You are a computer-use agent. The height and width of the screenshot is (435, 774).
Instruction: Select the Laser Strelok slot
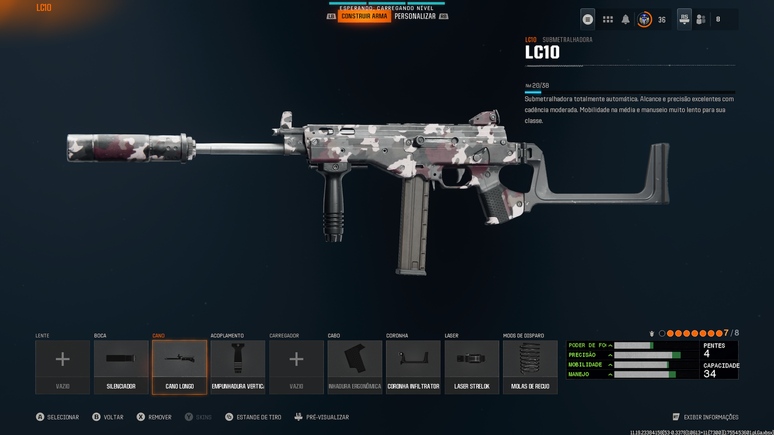(472, 366)
